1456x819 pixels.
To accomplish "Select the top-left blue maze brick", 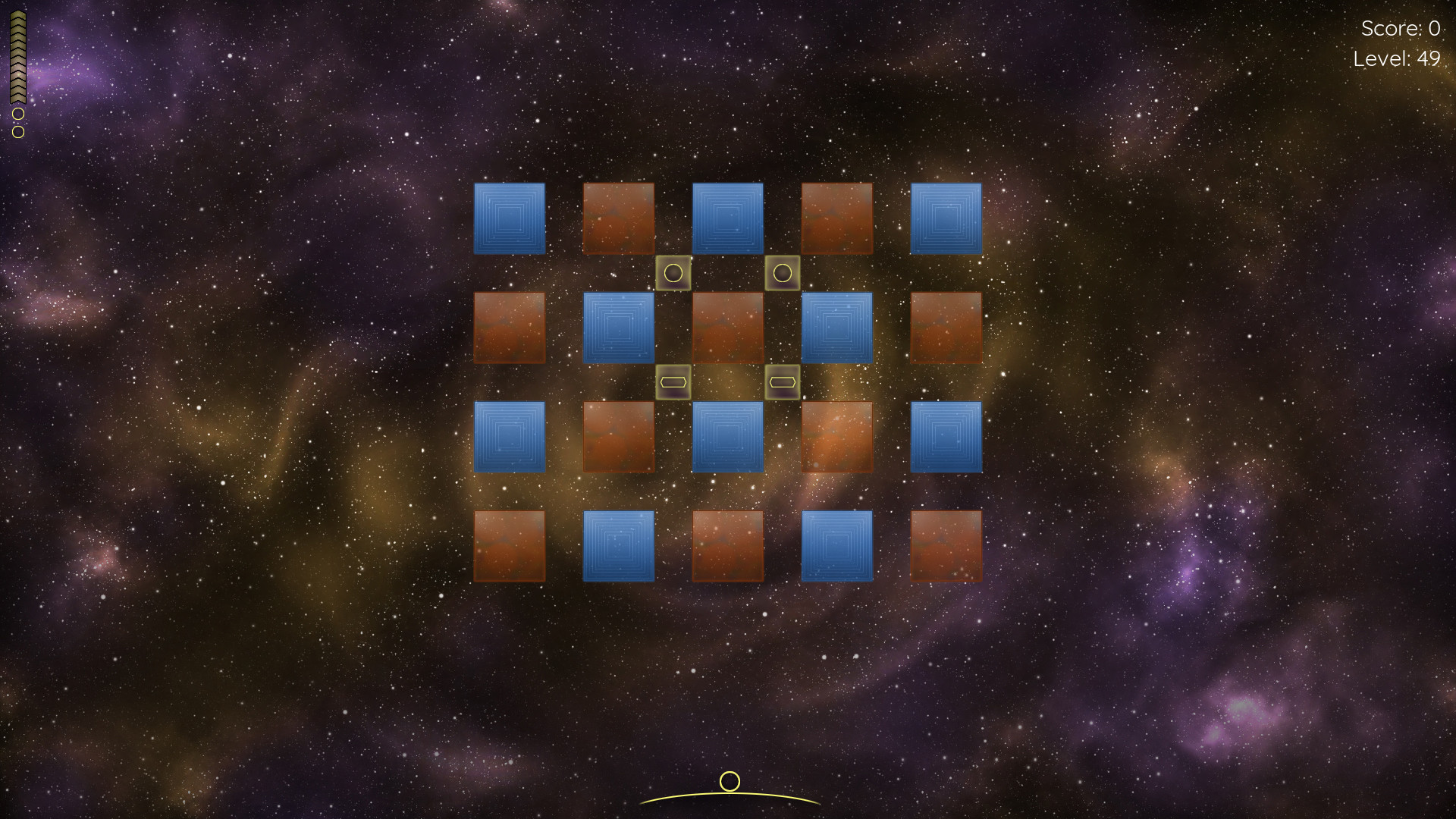I will tap(510, 219).
